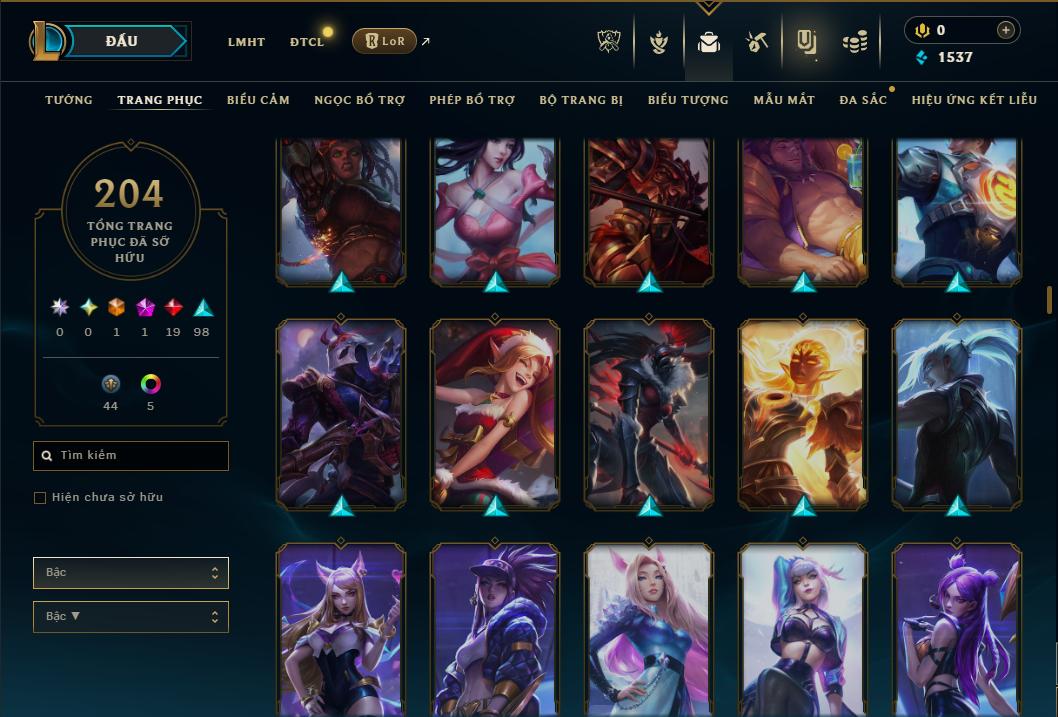Switch to the LMHT game tab
The width and height of the screenshot is (1058, 717).
(x=246, y=42)
